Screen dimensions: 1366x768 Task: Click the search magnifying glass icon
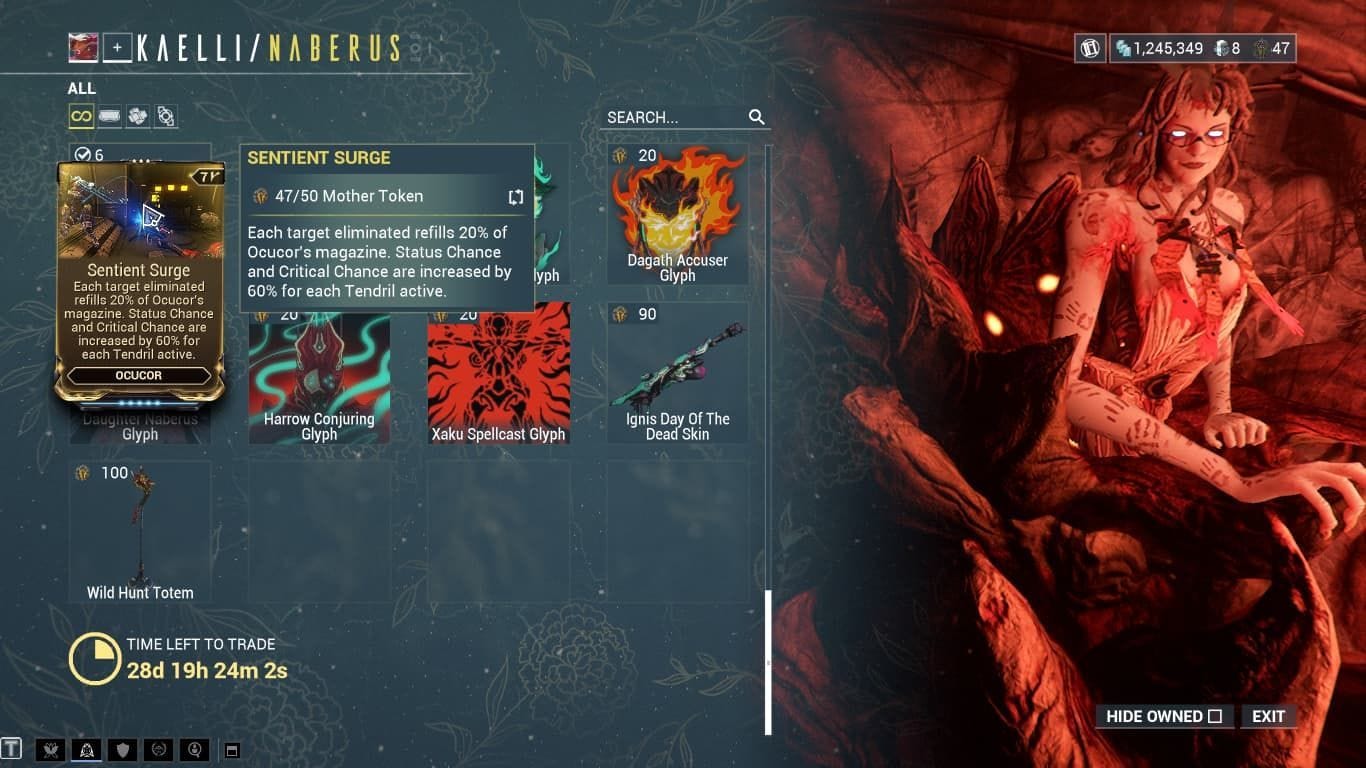[756, 116]
